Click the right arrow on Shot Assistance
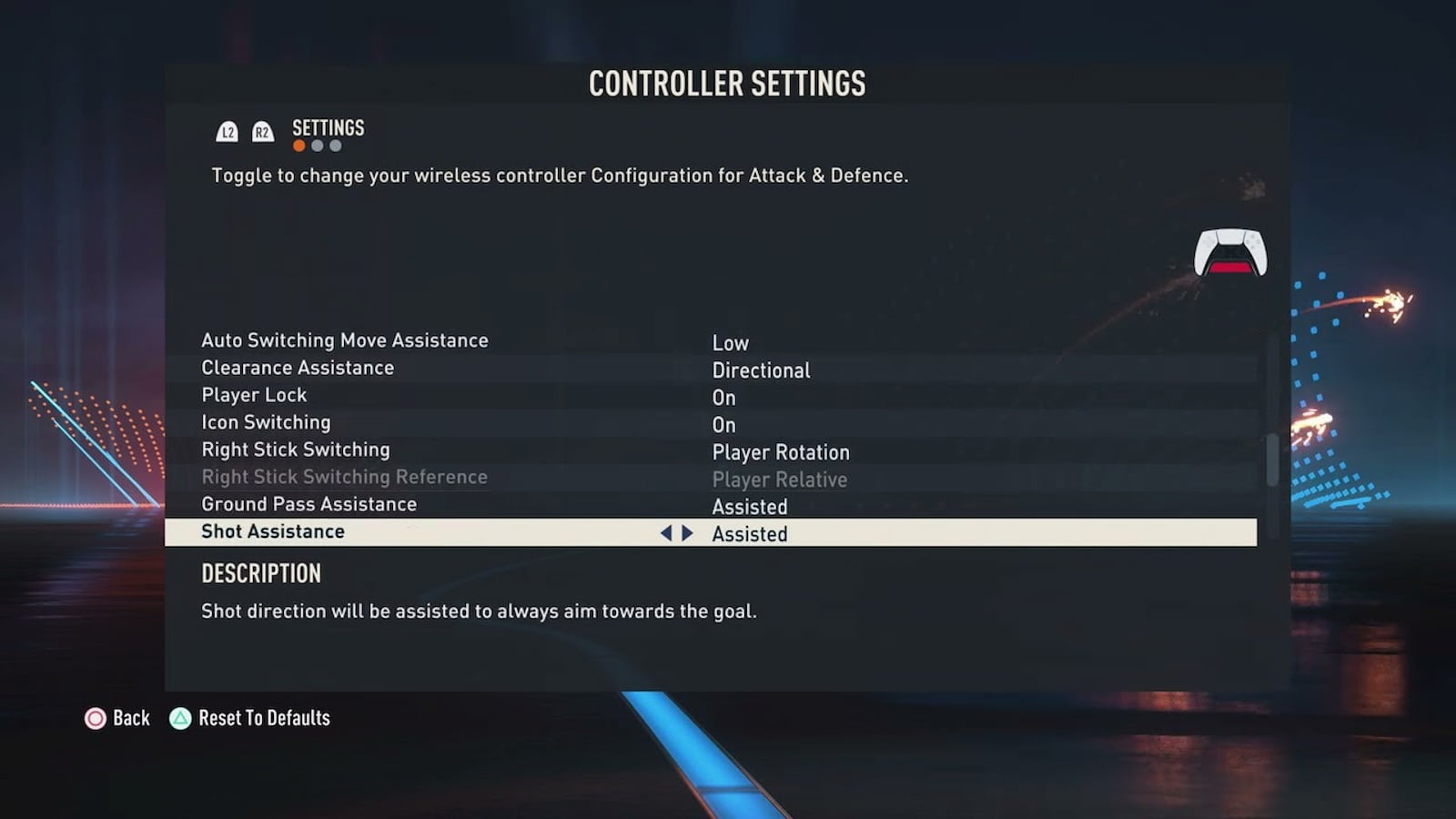Screen dimensions: 1456x819 point(688,533)
